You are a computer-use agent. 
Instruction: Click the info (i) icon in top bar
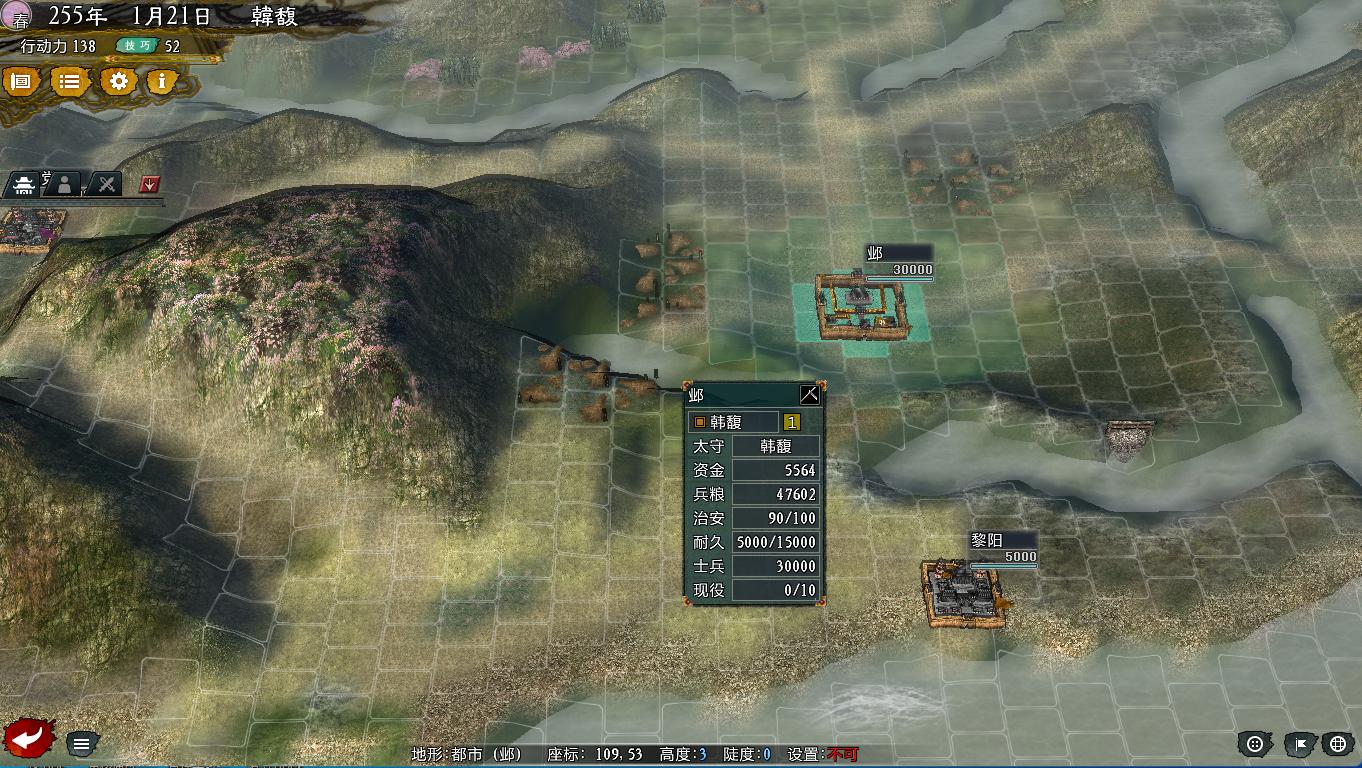tap(162, 83)
